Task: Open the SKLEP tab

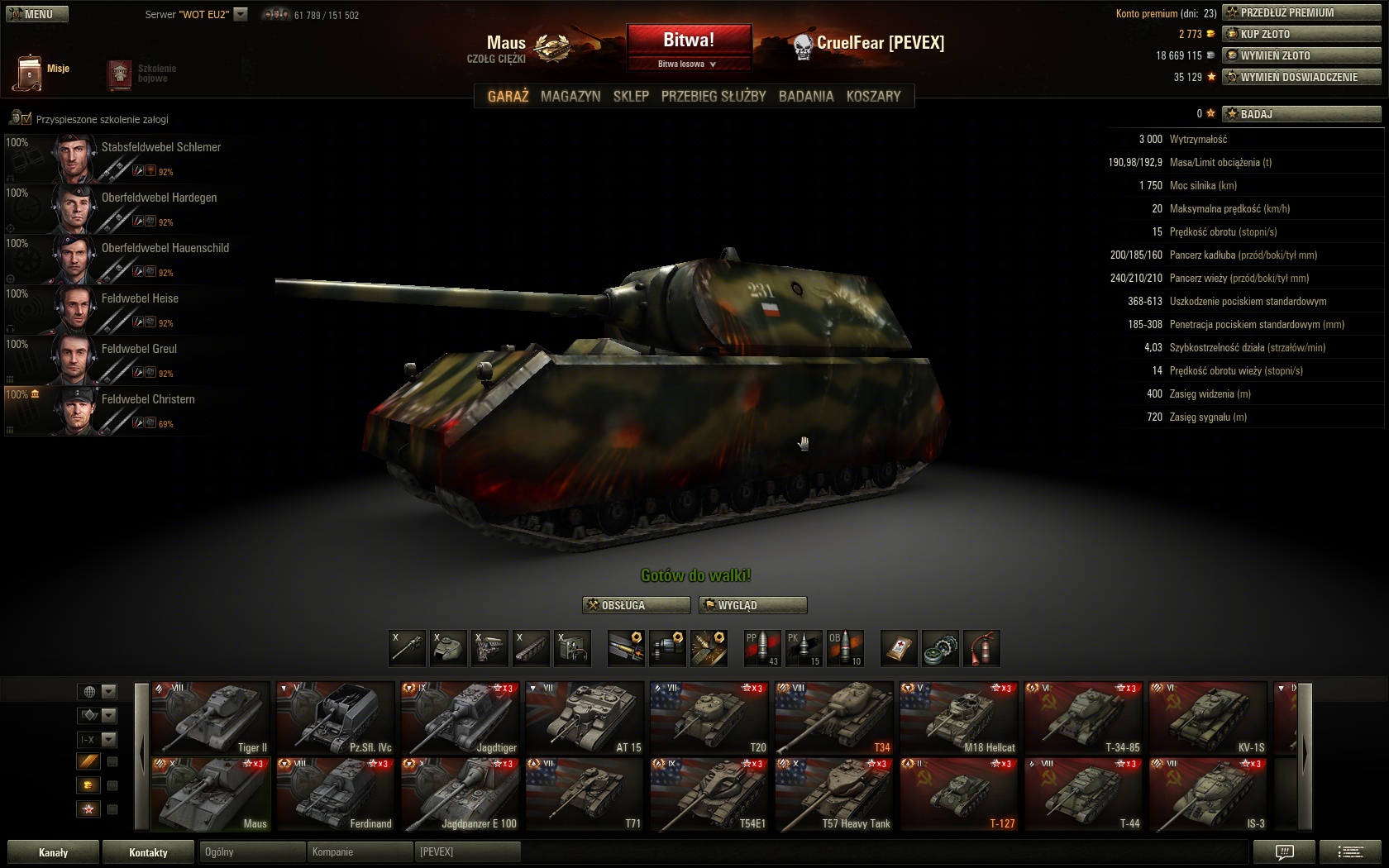Action: 631,96
